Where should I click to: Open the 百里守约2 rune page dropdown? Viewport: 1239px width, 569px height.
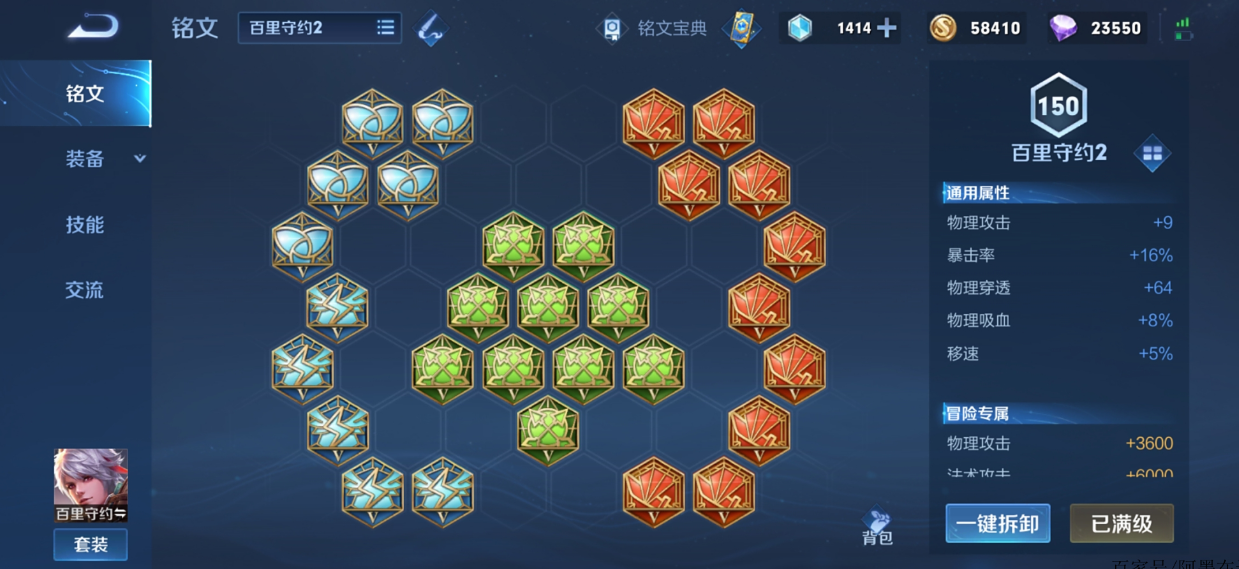(x=319, y=28)
